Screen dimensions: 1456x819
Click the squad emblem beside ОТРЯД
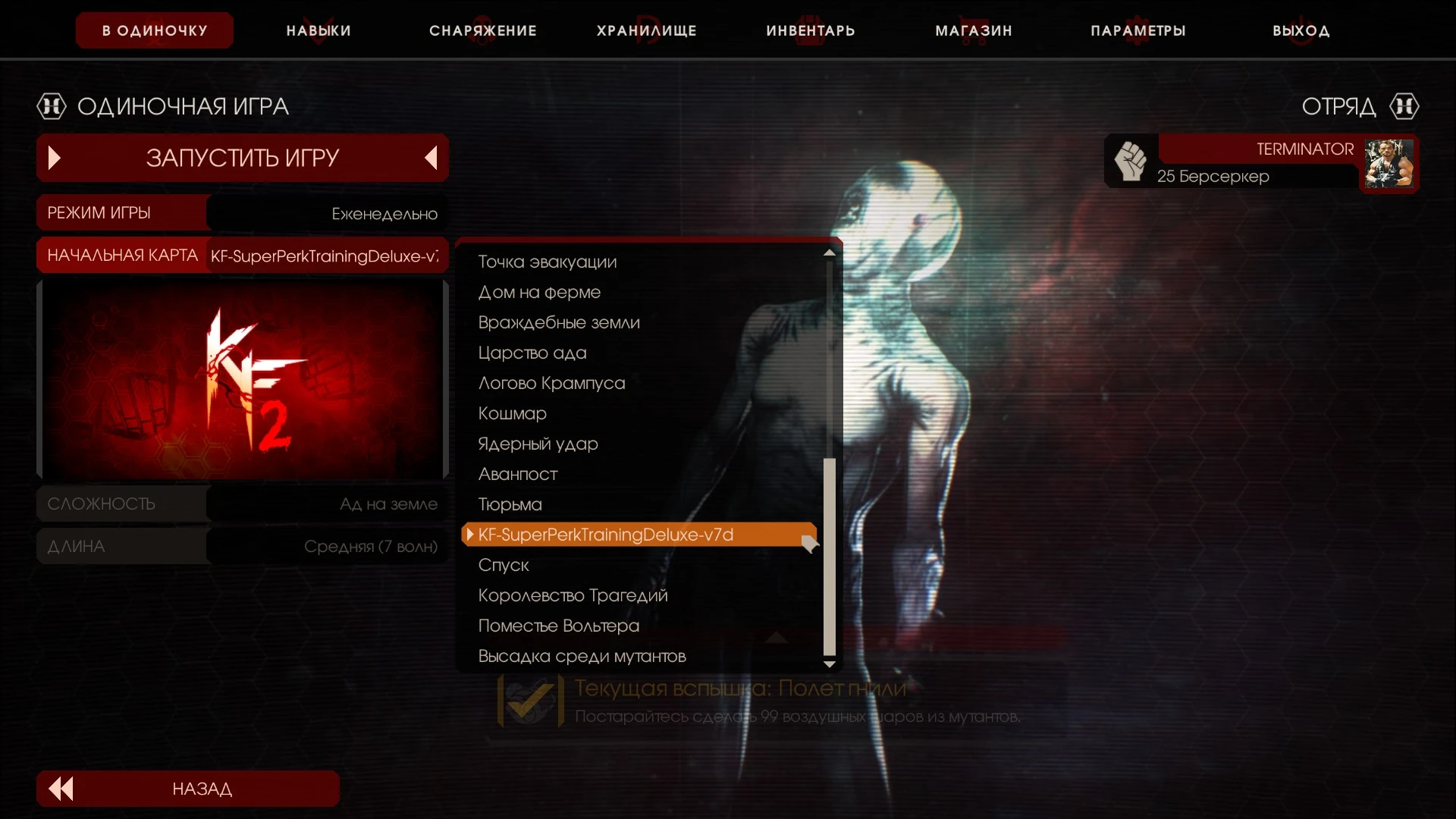(1404, 106)
